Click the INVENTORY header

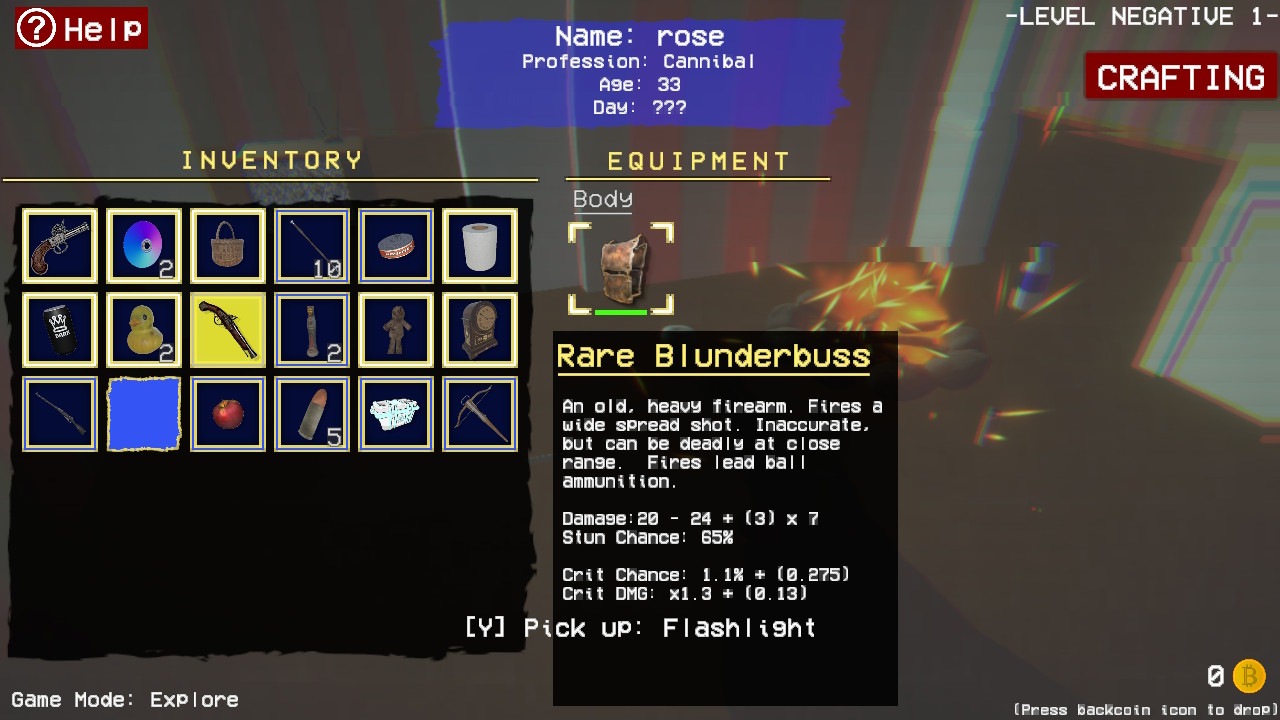tap(270, 159)
